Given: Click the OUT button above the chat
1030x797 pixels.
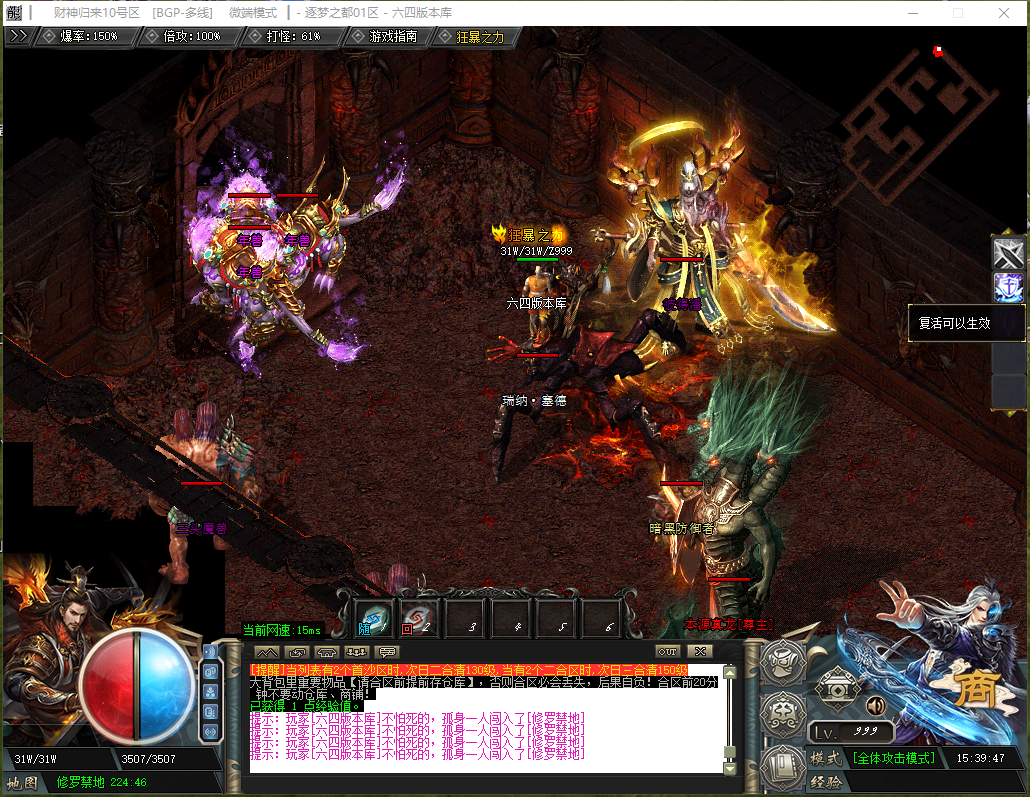Looking at the screenshot, I should (x=668, y=652).
